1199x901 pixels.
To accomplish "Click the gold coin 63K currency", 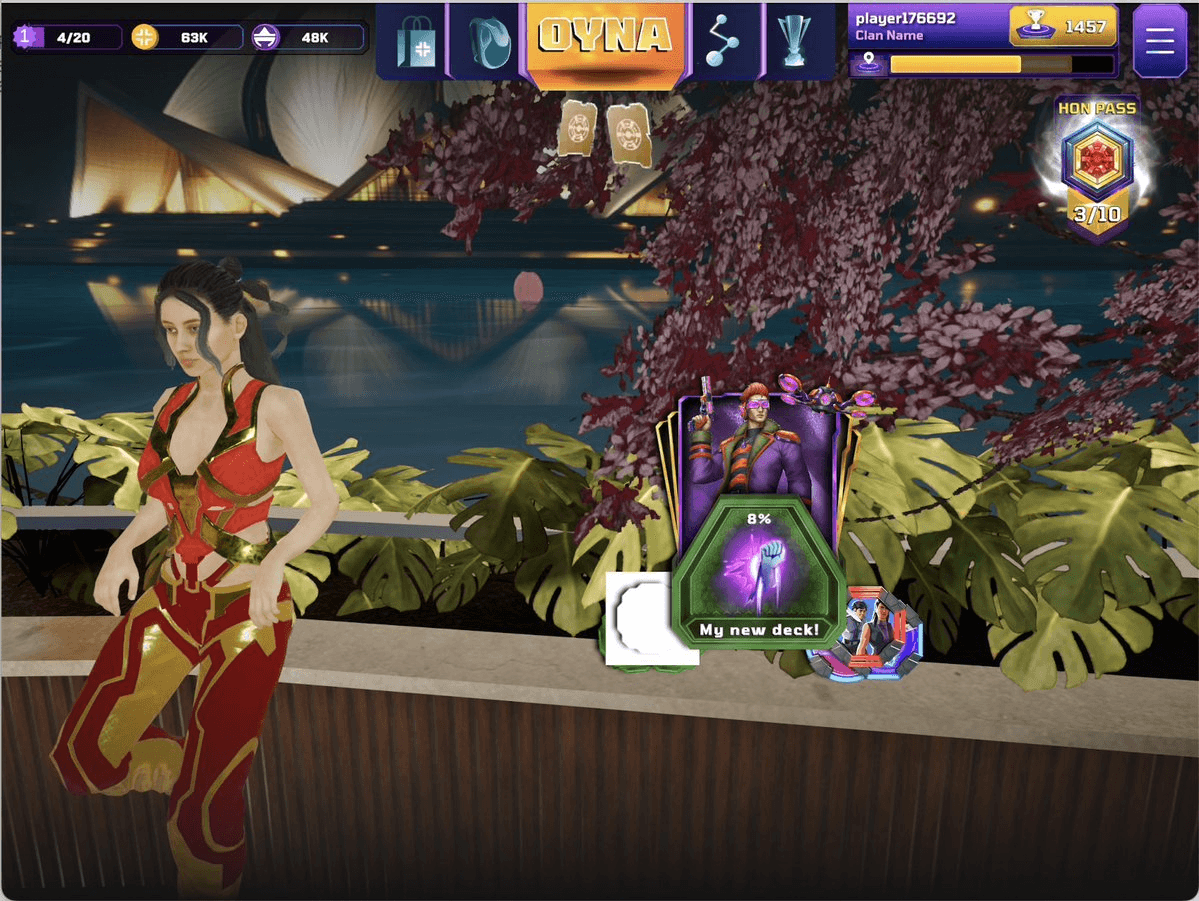I will tap(186, 38).
